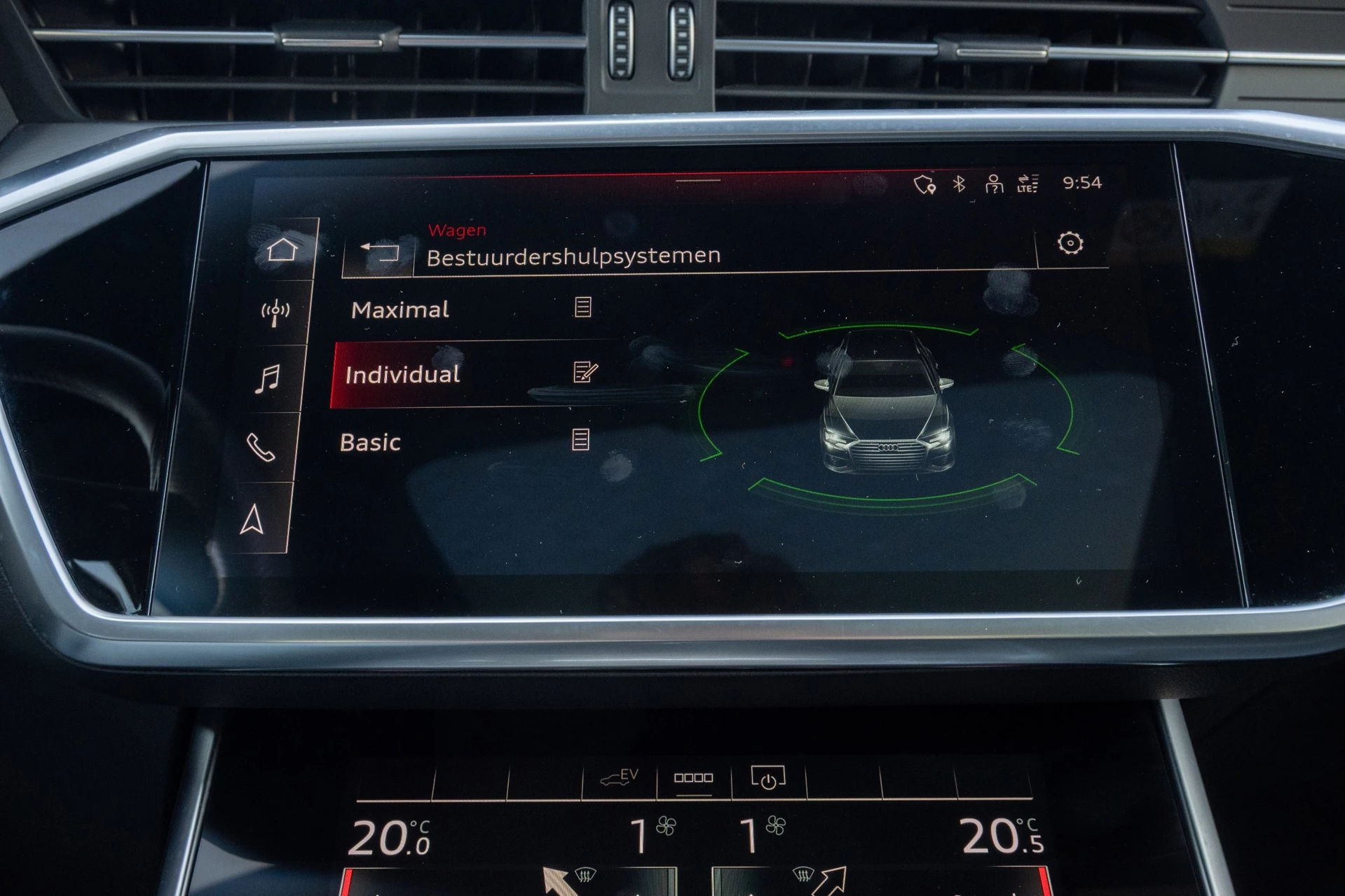Screen dimensions: 1345x896
Task: Open the Basic preset details list
Action: point(581,441)
